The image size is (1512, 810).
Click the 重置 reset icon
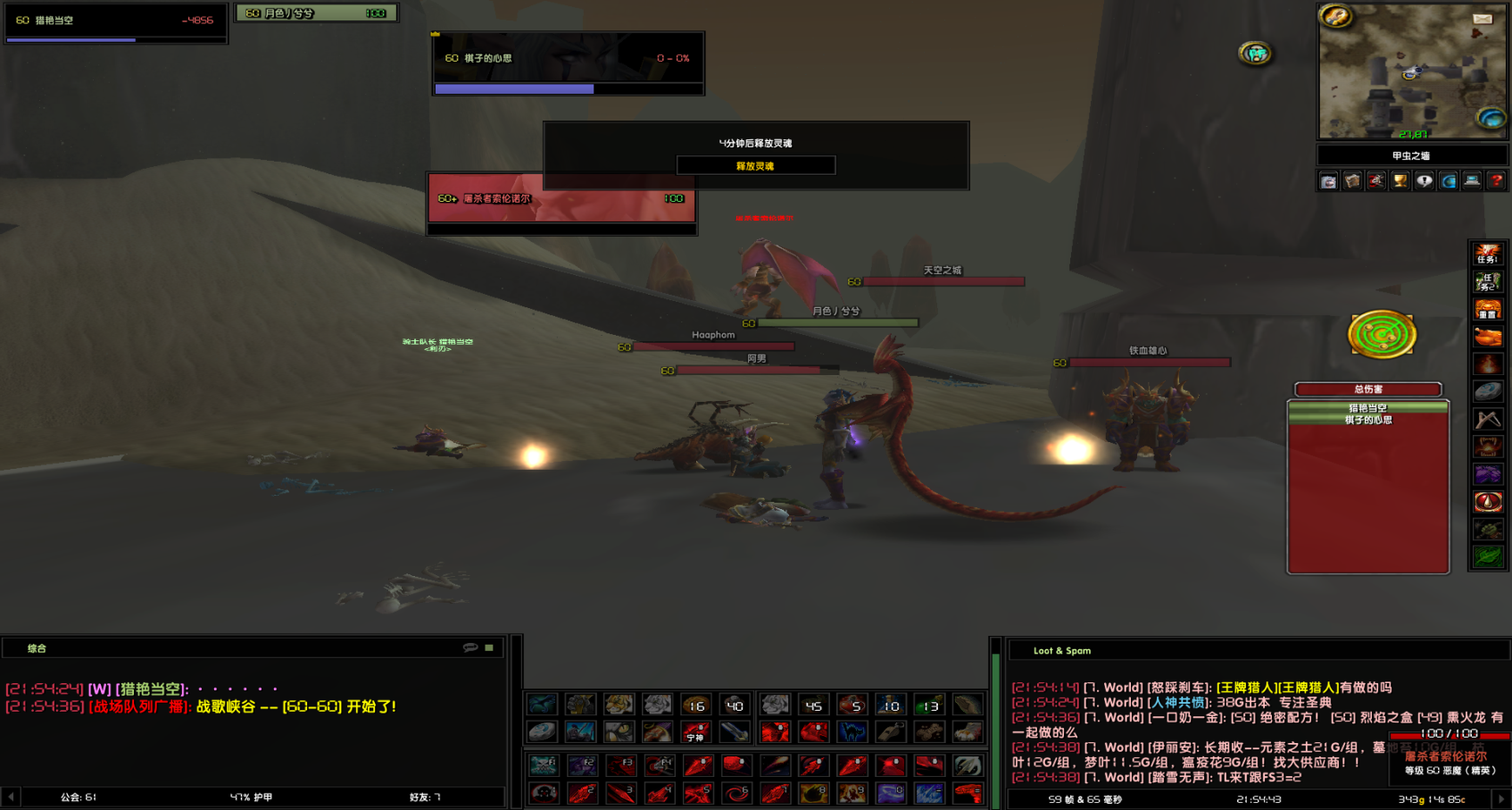click(x=1487, y=310)
